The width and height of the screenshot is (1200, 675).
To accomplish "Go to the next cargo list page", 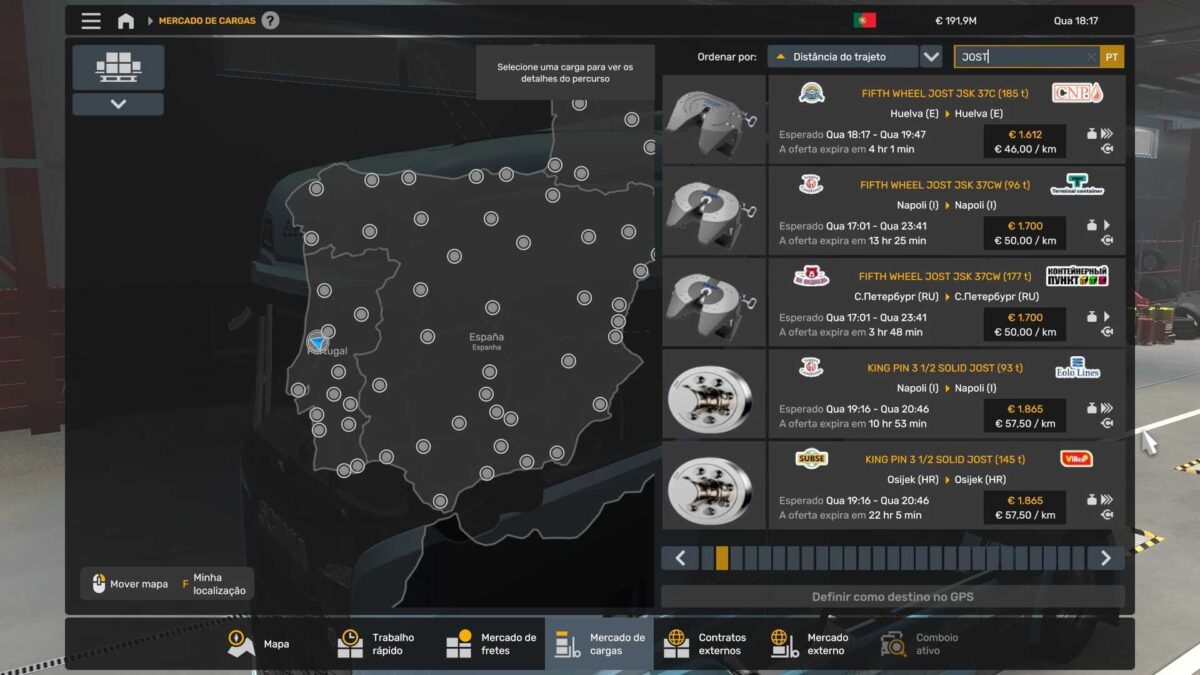I will tap(1105, 558).
